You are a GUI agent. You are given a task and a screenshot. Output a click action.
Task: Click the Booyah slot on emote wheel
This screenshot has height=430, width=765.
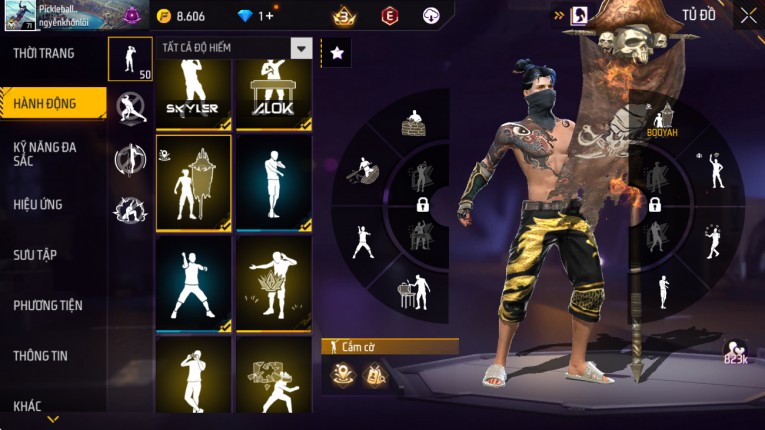pyautogui.click(x=661, y=122)
